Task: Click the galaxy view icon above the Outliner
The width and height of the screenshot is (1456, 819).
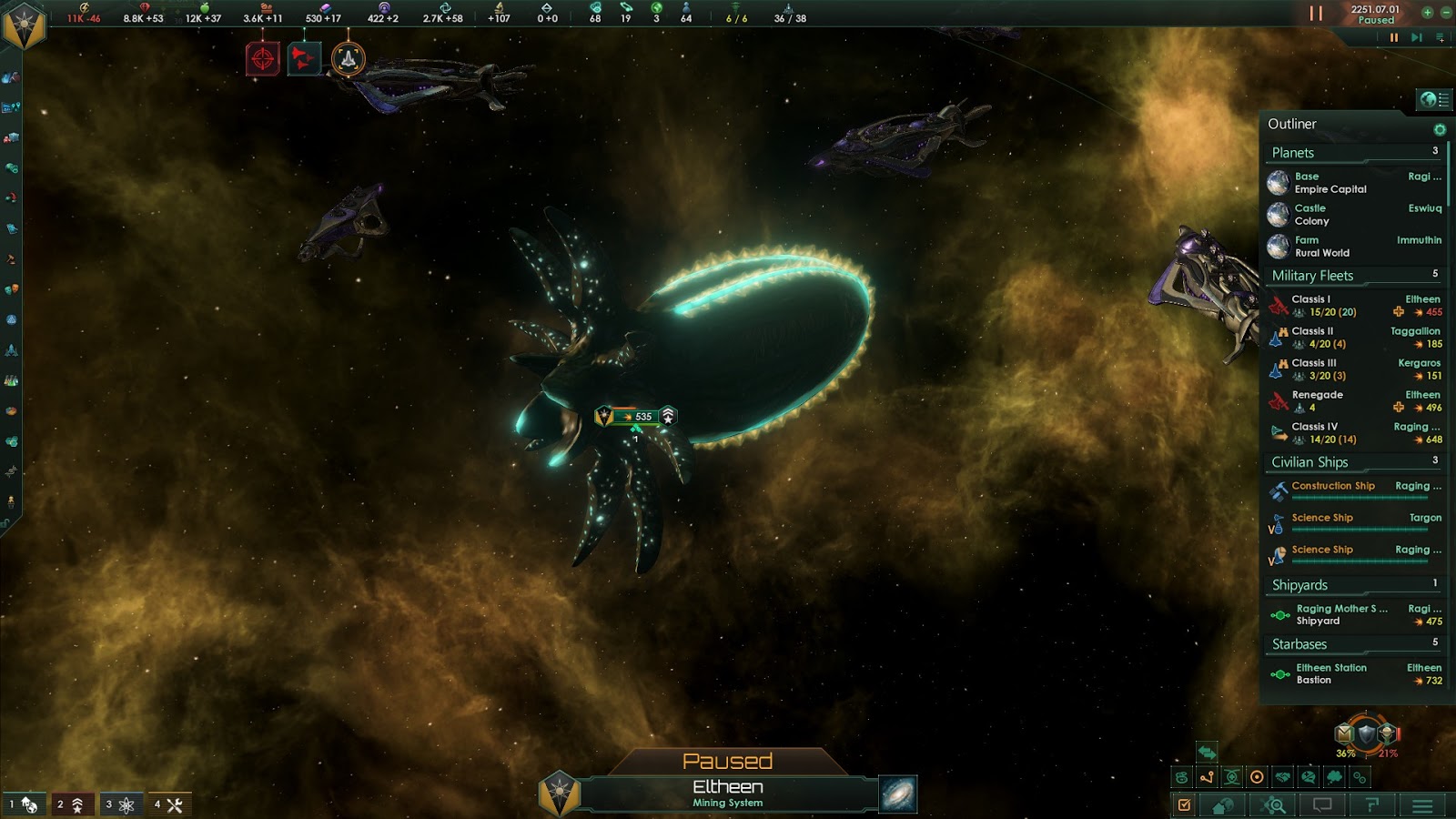Action: tap(1435, 99)
